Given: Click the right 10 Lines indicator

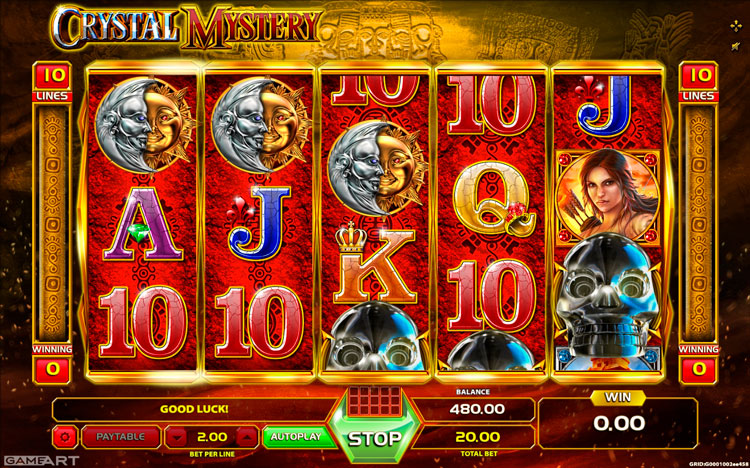Looking at the screenshot, I should (698, 82).
